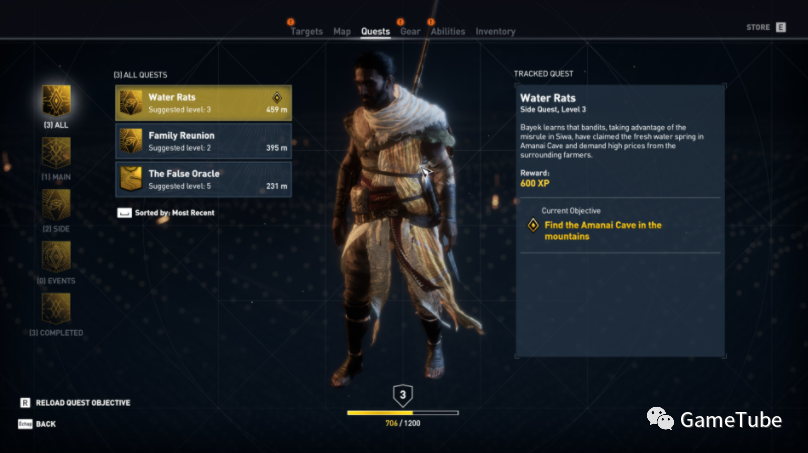This screenshot has height=453, width=808.
Task: Show Events quest category
Action: click(x=56, y=260)
